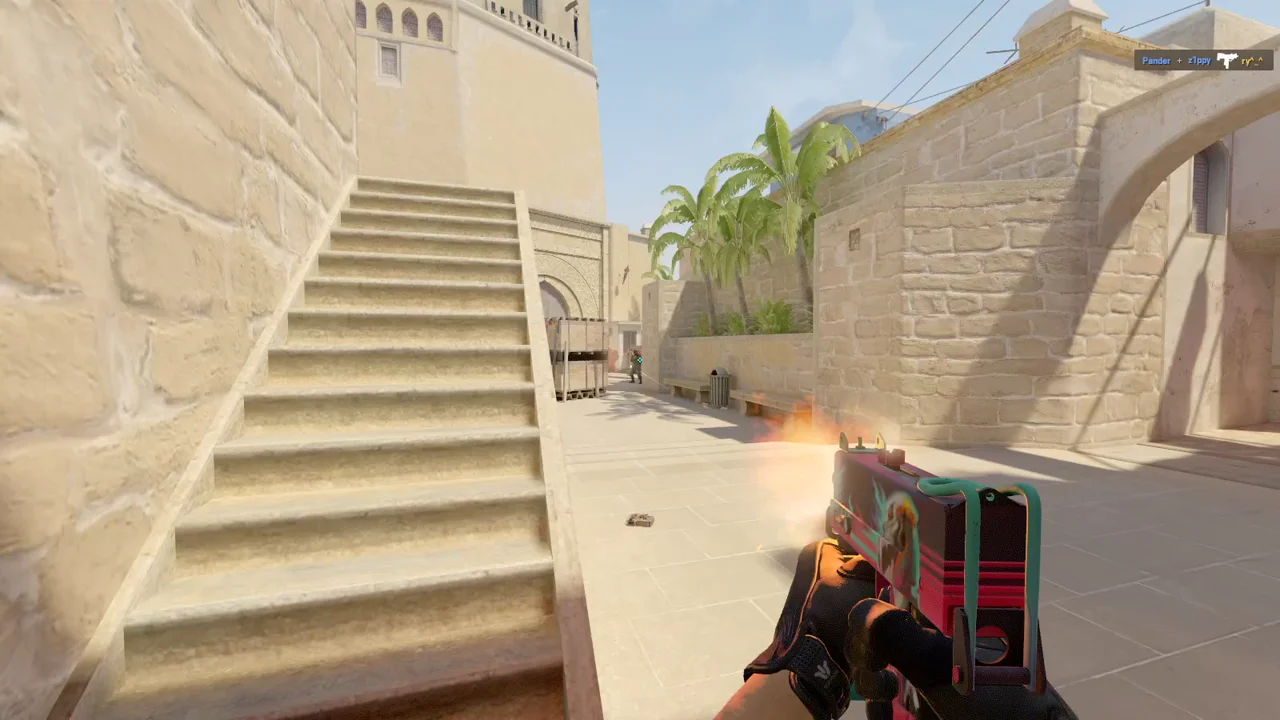Click the Pander kill feed entry
The image size is (1280, 720).
(x=1156, y=61)
